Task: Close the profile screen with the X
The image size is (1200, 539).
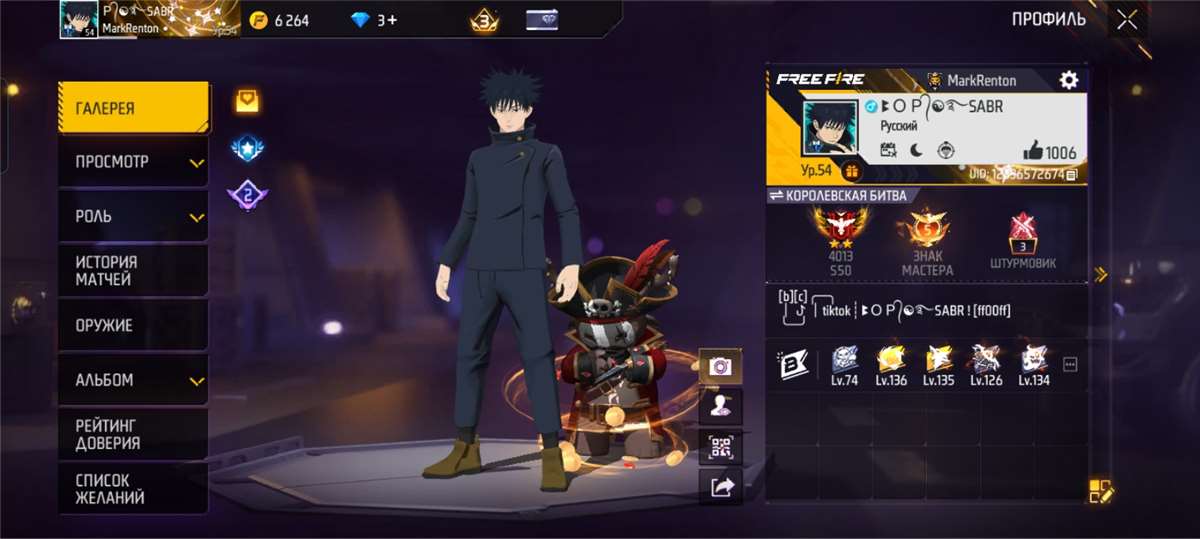Action: [1128, 20]
